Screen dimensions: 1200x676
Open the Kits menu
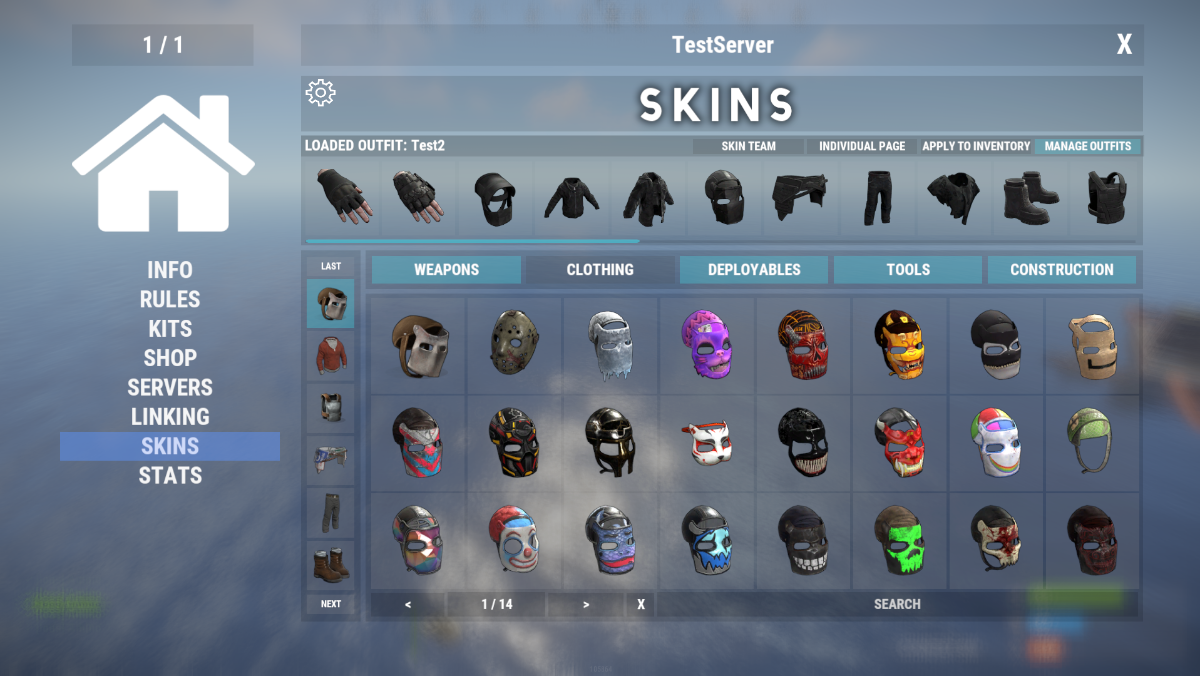coord(170,329)
